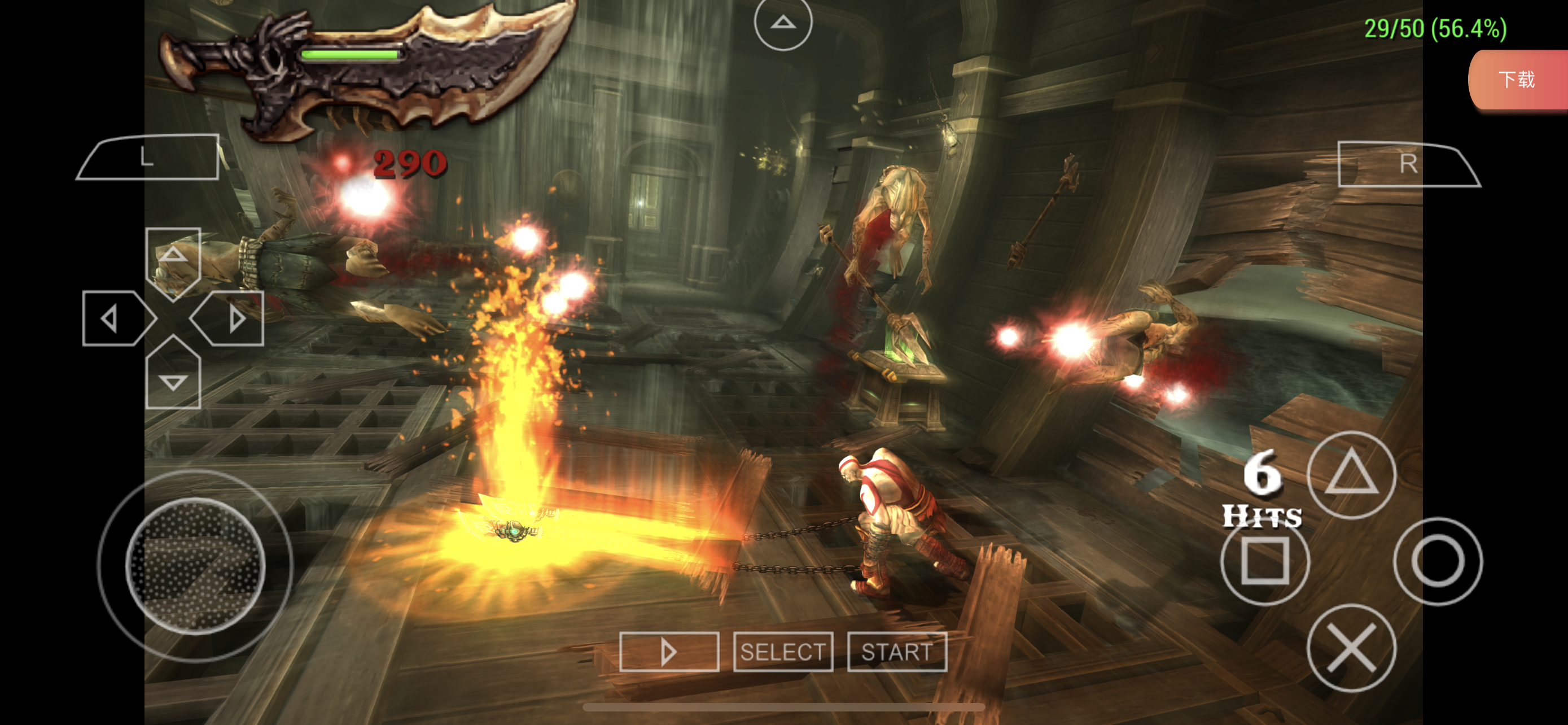This screenshot has width=1568, height=725.
Task: Tap the D-pad left arrow
Action: tap(114, 318)
